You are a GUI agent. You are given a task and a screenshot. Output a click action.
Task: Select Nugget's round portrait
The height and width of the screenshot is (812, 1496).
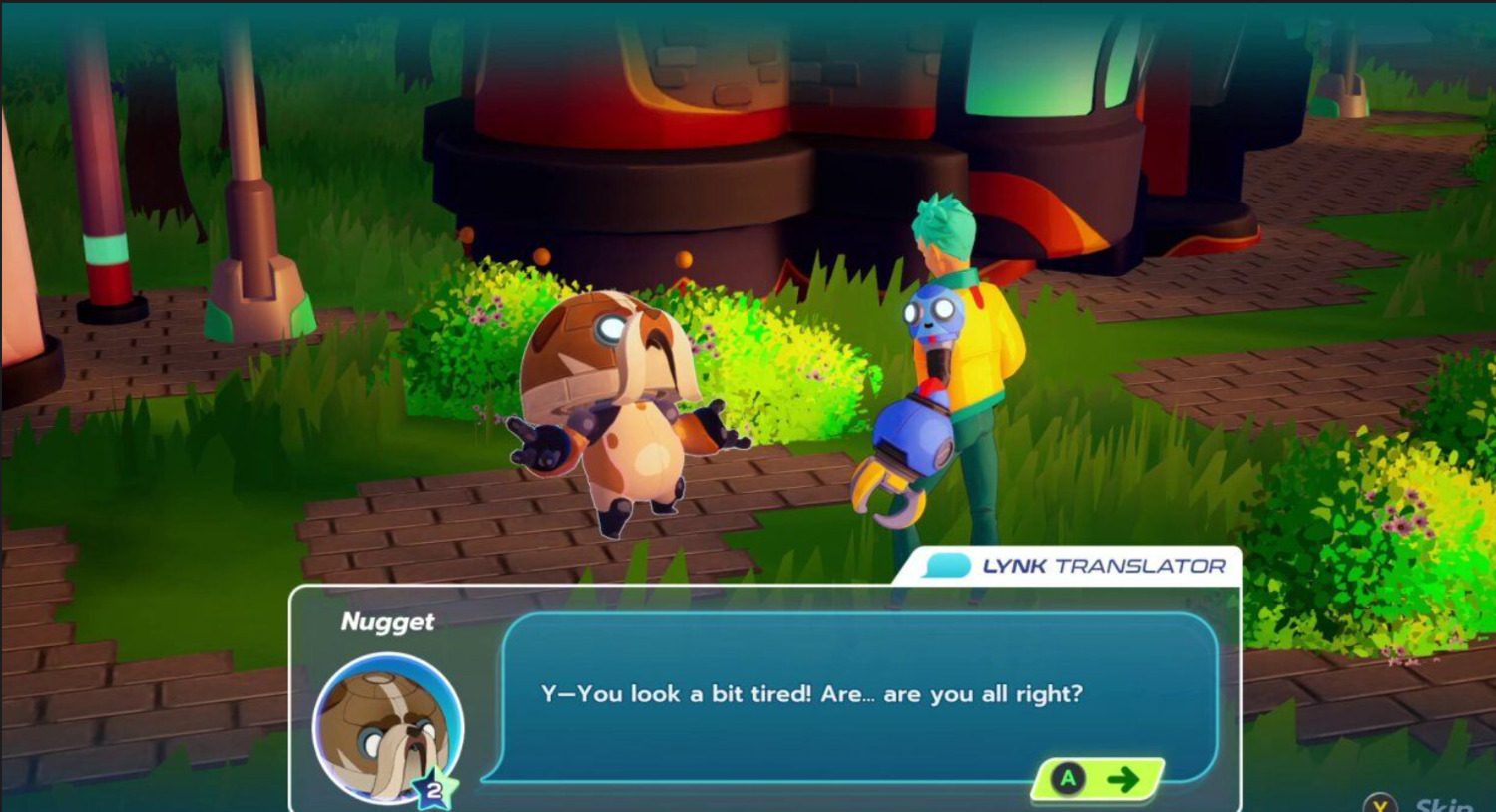(387, 727)
